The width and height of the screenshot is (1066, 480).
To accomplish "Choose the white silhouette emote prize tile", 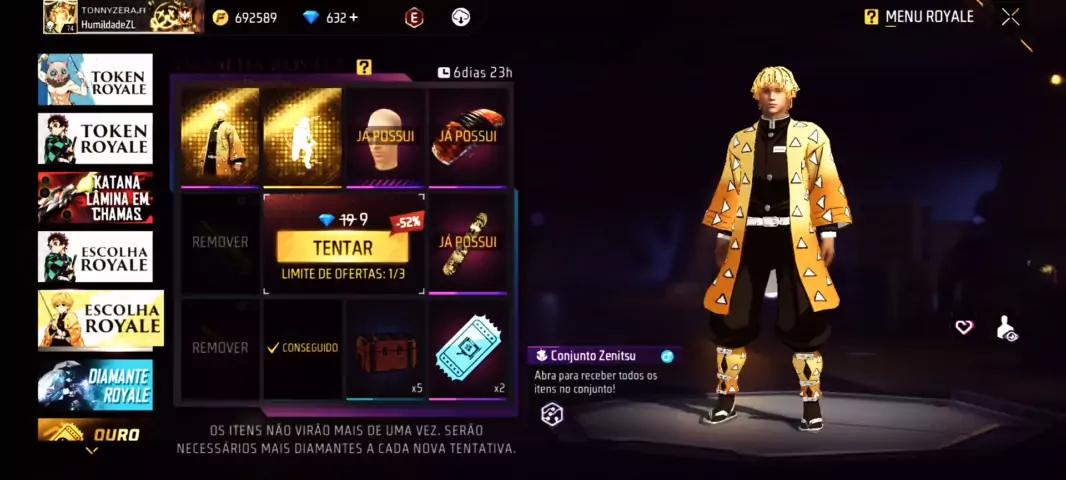I will (302, 135).
